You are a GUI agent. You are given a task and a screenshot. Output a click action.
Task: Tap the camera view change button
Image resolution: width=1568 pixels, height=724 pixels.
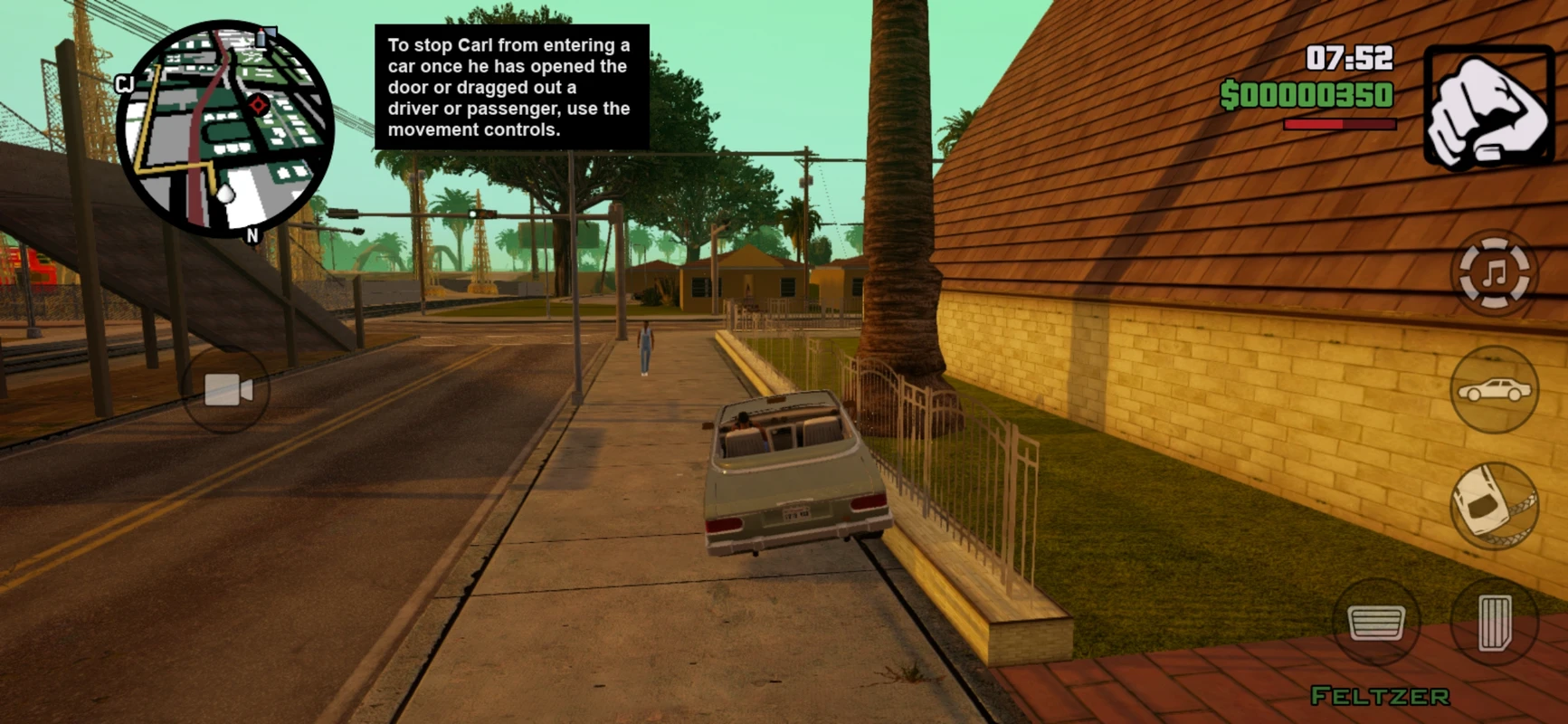point(226,390)
